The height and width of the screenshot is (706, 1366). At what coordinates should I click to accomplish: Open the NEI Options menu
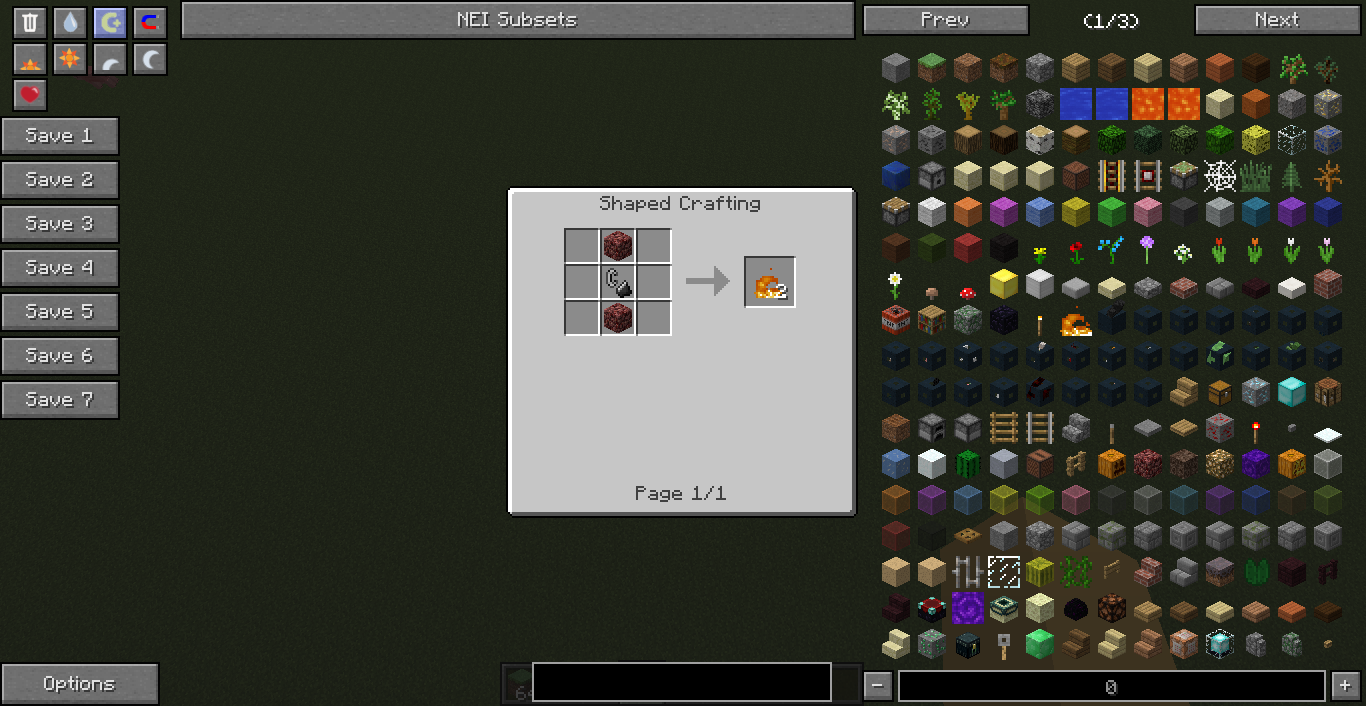click(79, 684)
